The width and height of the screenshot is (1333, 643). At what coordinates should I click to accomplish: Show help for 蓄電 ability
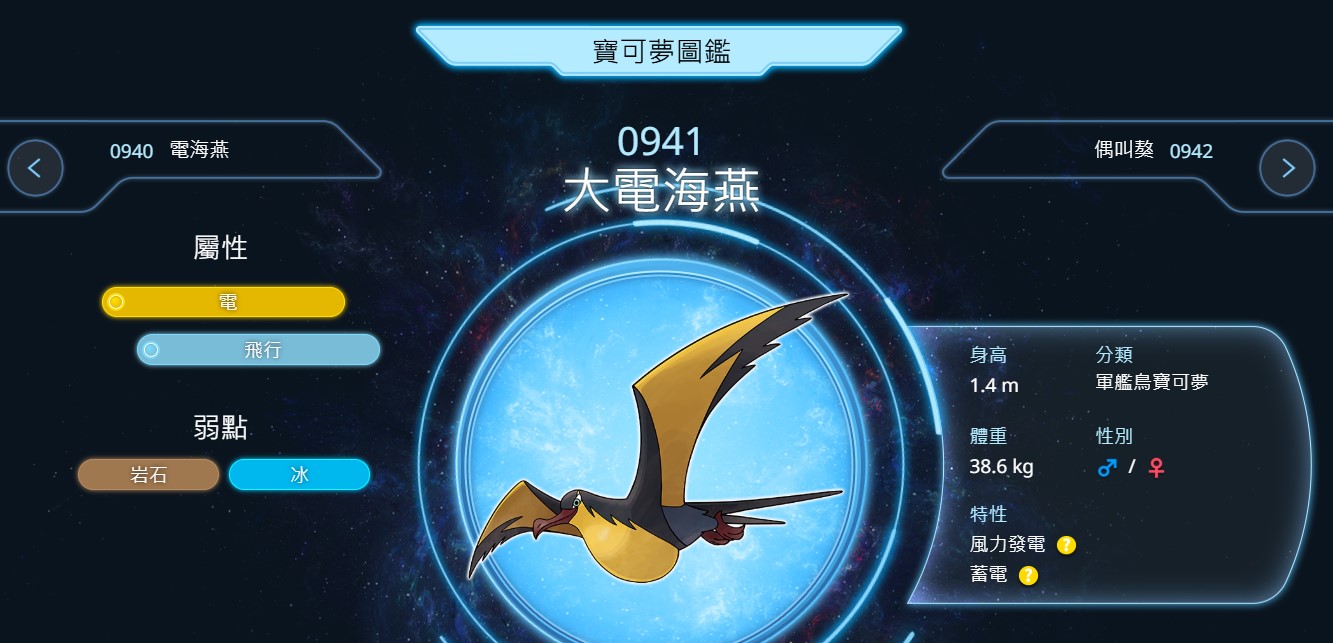click(1028, 575)
